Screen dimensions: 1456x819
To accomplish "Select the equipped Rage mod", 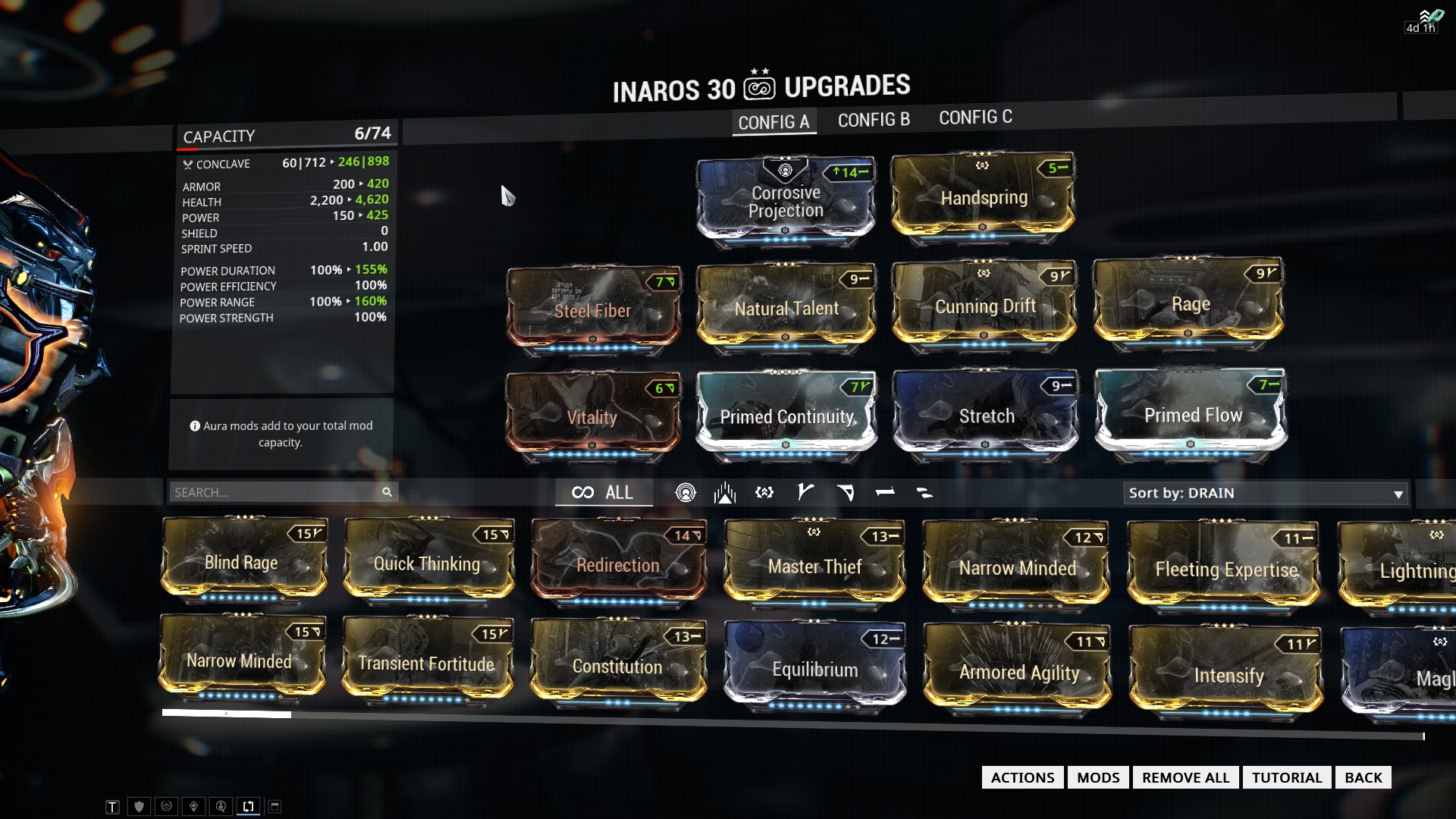I will click(x=1190, y=305).
